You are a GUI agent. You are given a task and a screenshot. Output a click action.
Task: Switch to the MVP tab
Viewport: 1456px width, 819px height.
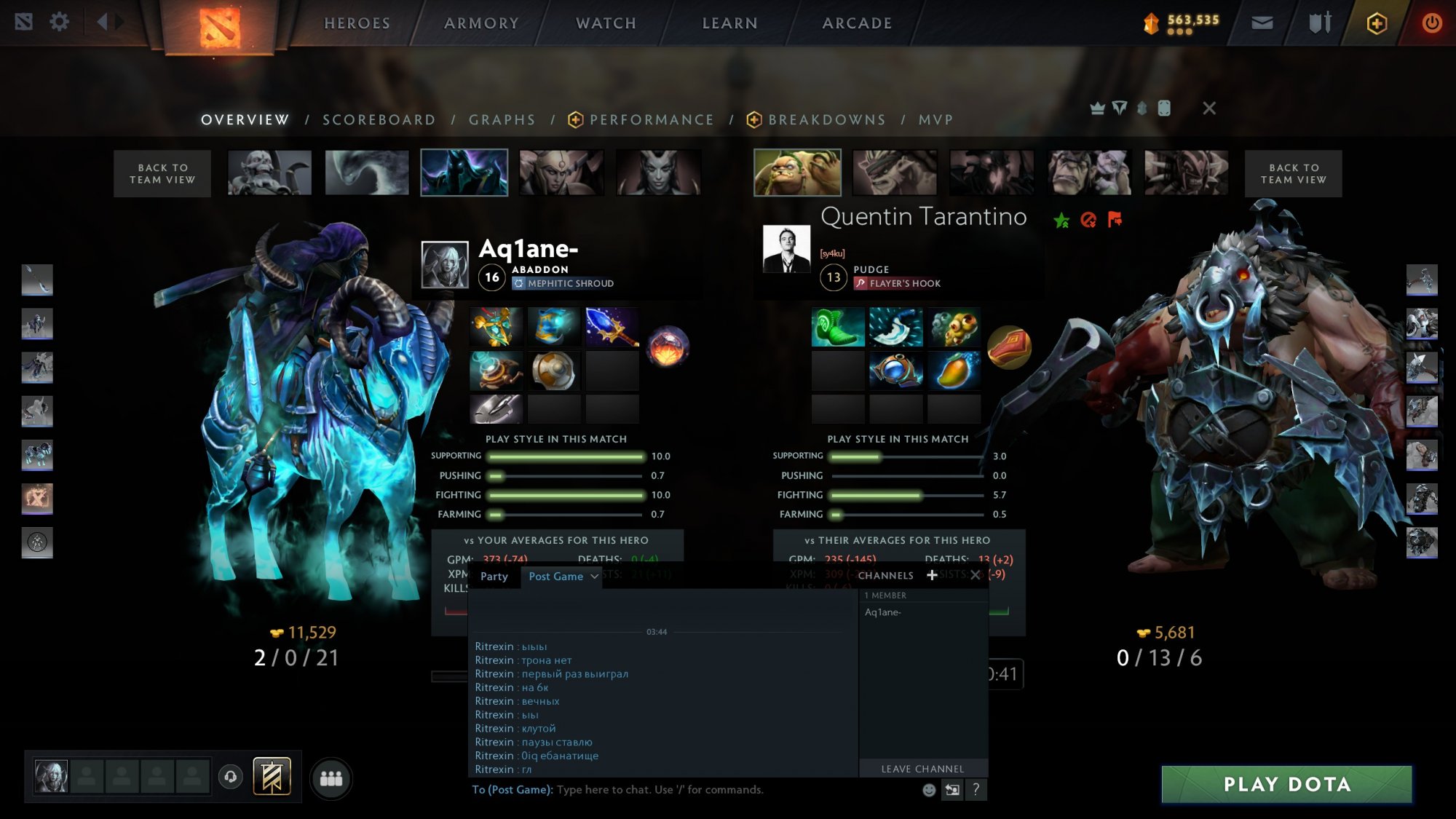tap(935, 120)
